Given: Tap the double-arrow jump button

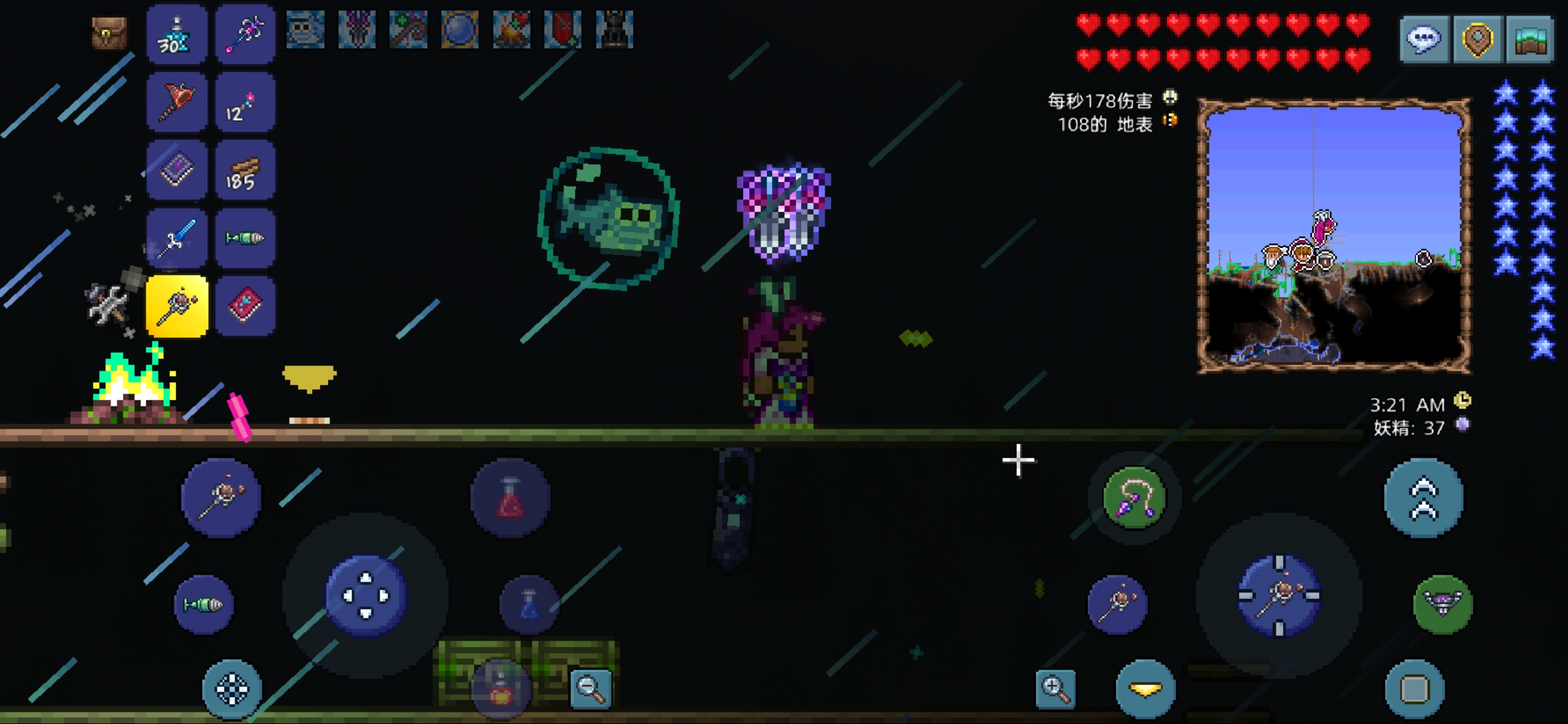Looking at the screenshot, I should click(1424, 497).
